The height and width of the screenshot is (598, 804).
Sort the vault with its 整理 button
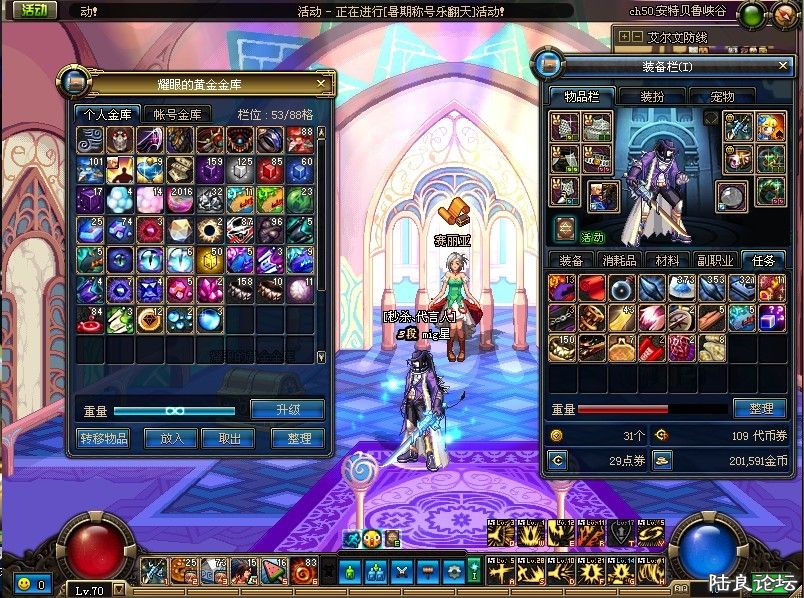[x=297, y=438]
